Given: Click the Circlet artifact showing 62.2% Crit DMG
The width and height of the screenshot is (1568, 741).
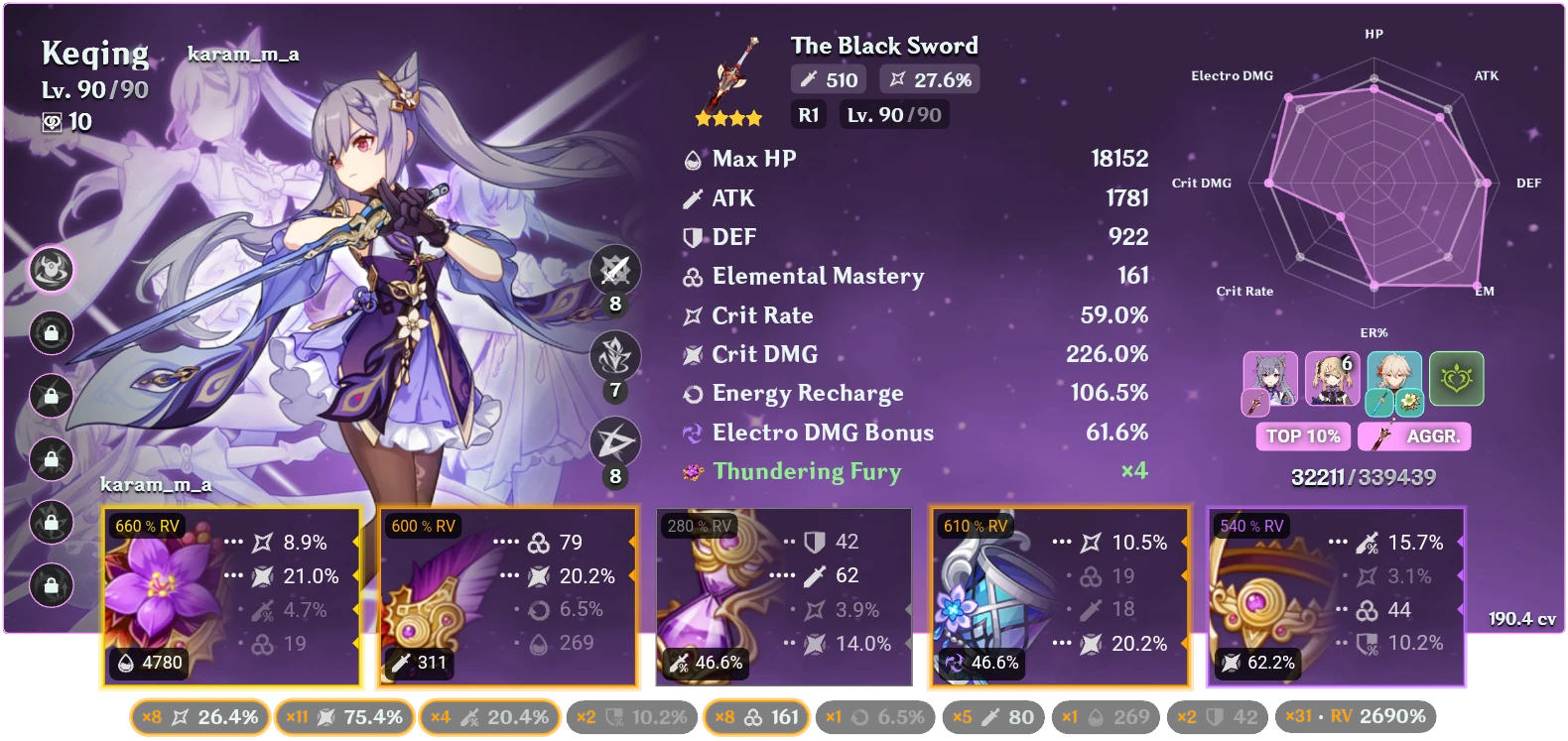Looking at the screenshot, I should pyautogui.click(x=1335, y=595).
